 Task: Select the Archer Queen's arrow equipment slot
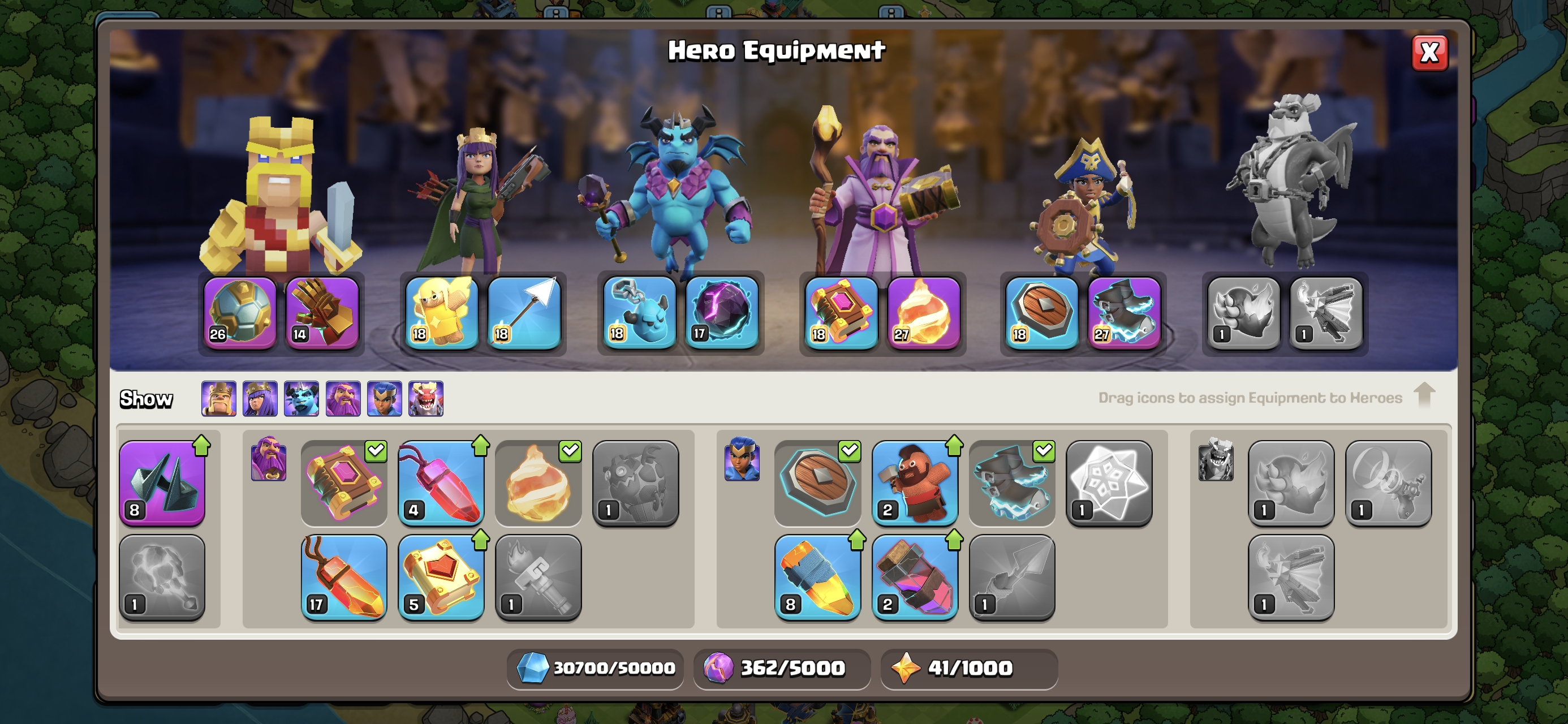pos(524,313)
